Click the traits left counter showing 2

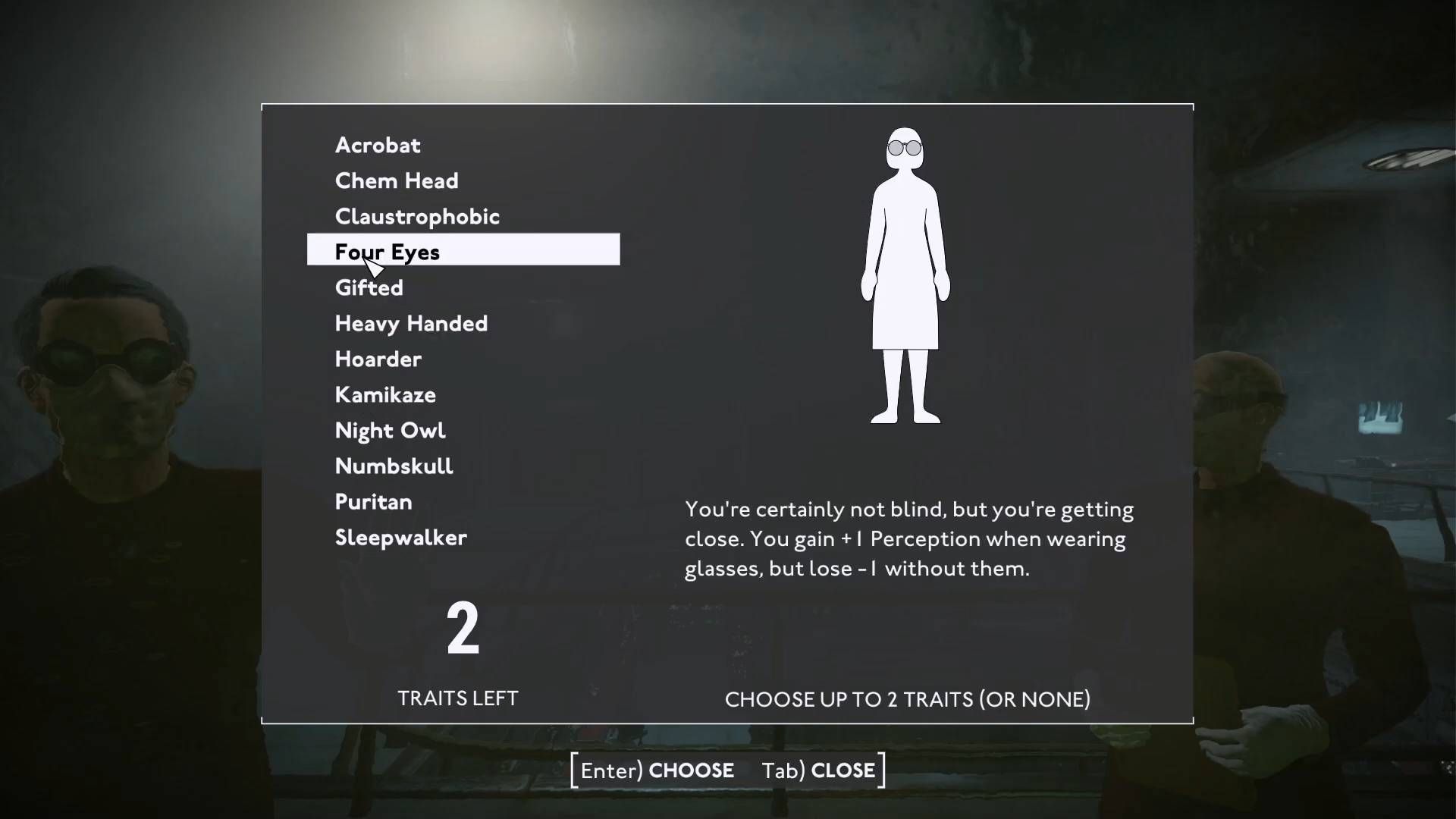463,629
